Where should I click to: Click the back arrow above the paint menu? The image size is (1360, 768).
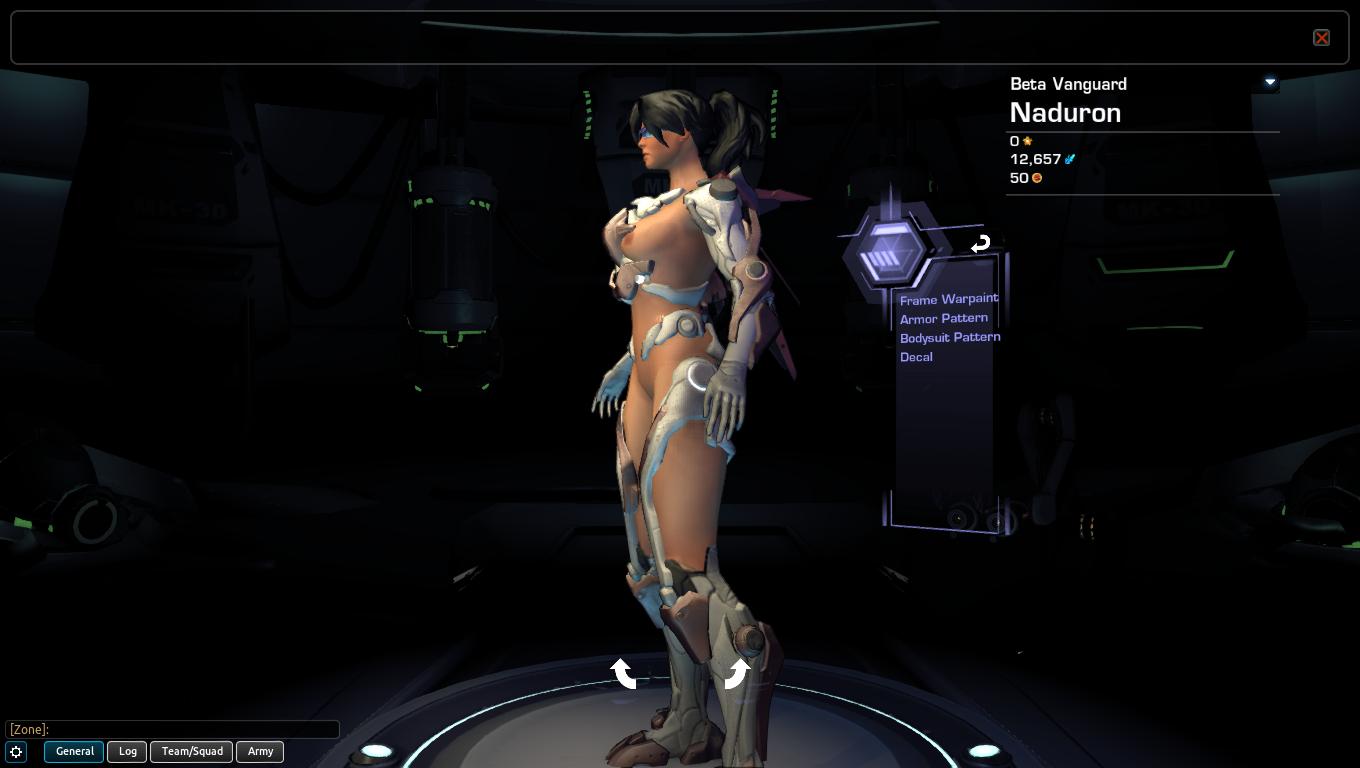980,243
